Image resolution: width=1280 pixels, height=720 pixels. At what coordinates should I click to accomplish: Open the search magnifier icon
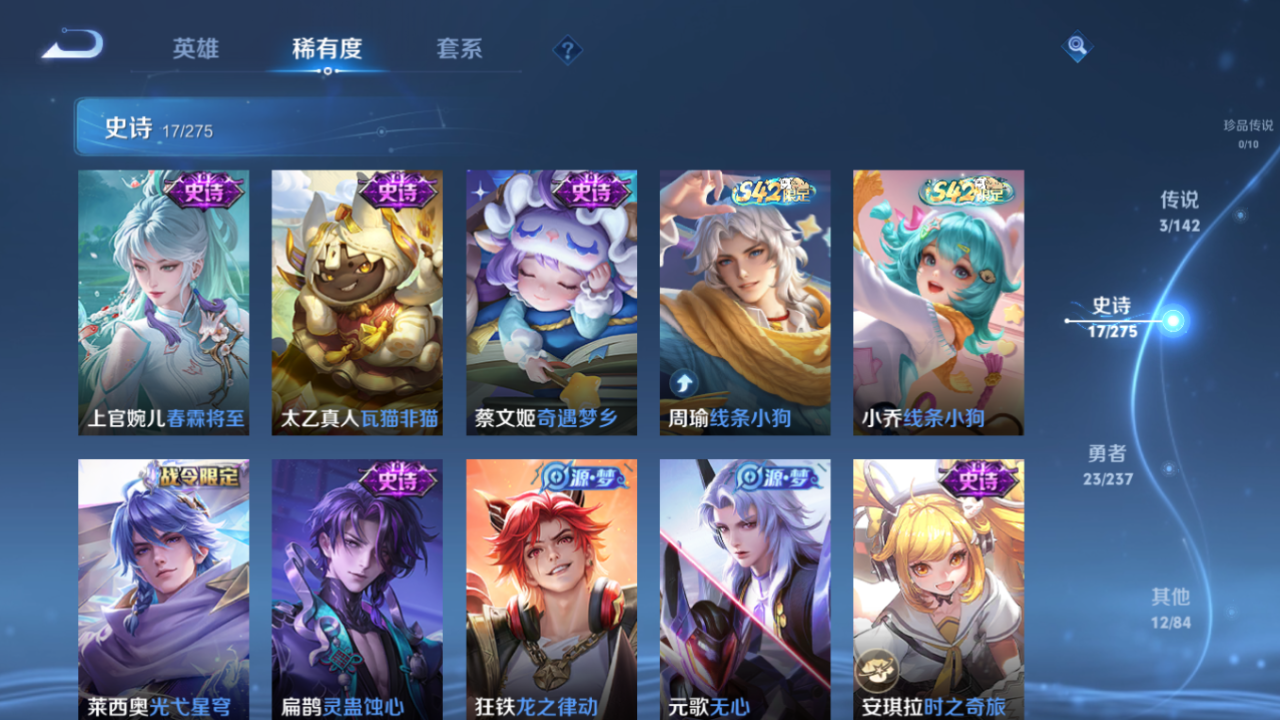(x=1077, y=46)
